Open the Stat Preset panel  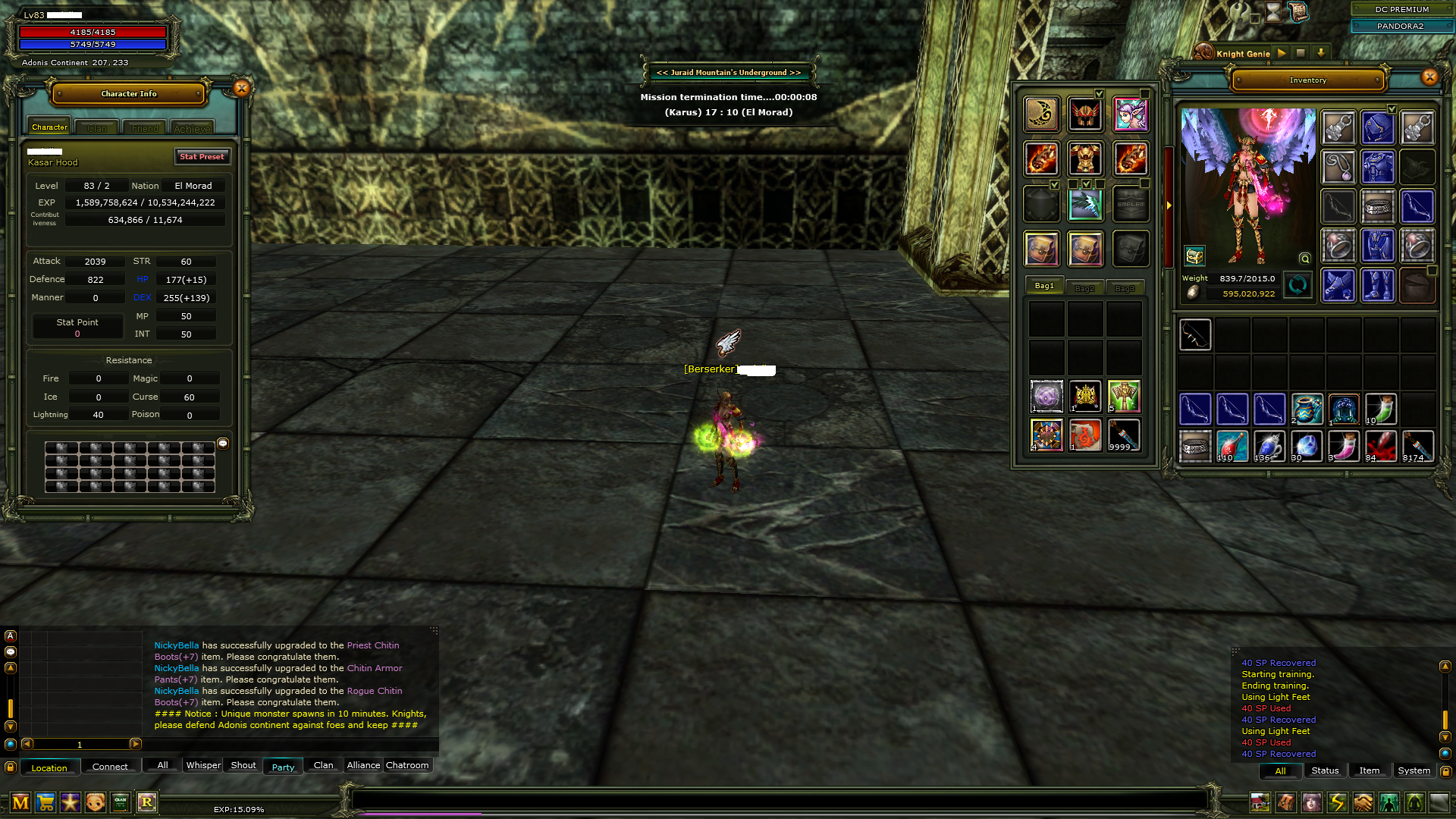[x=202, y=156]
